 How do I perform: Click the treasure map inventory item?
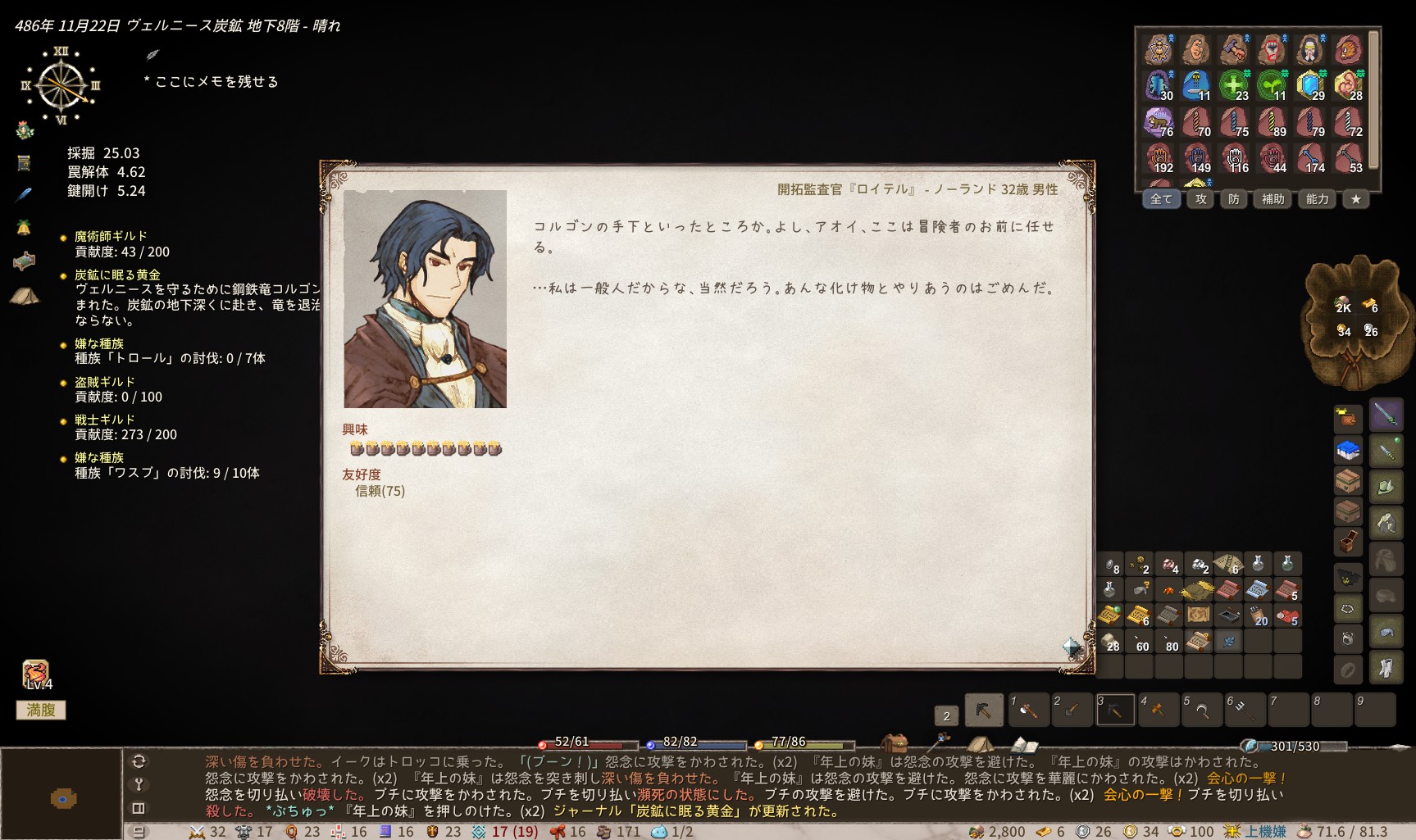[1199, 615]
